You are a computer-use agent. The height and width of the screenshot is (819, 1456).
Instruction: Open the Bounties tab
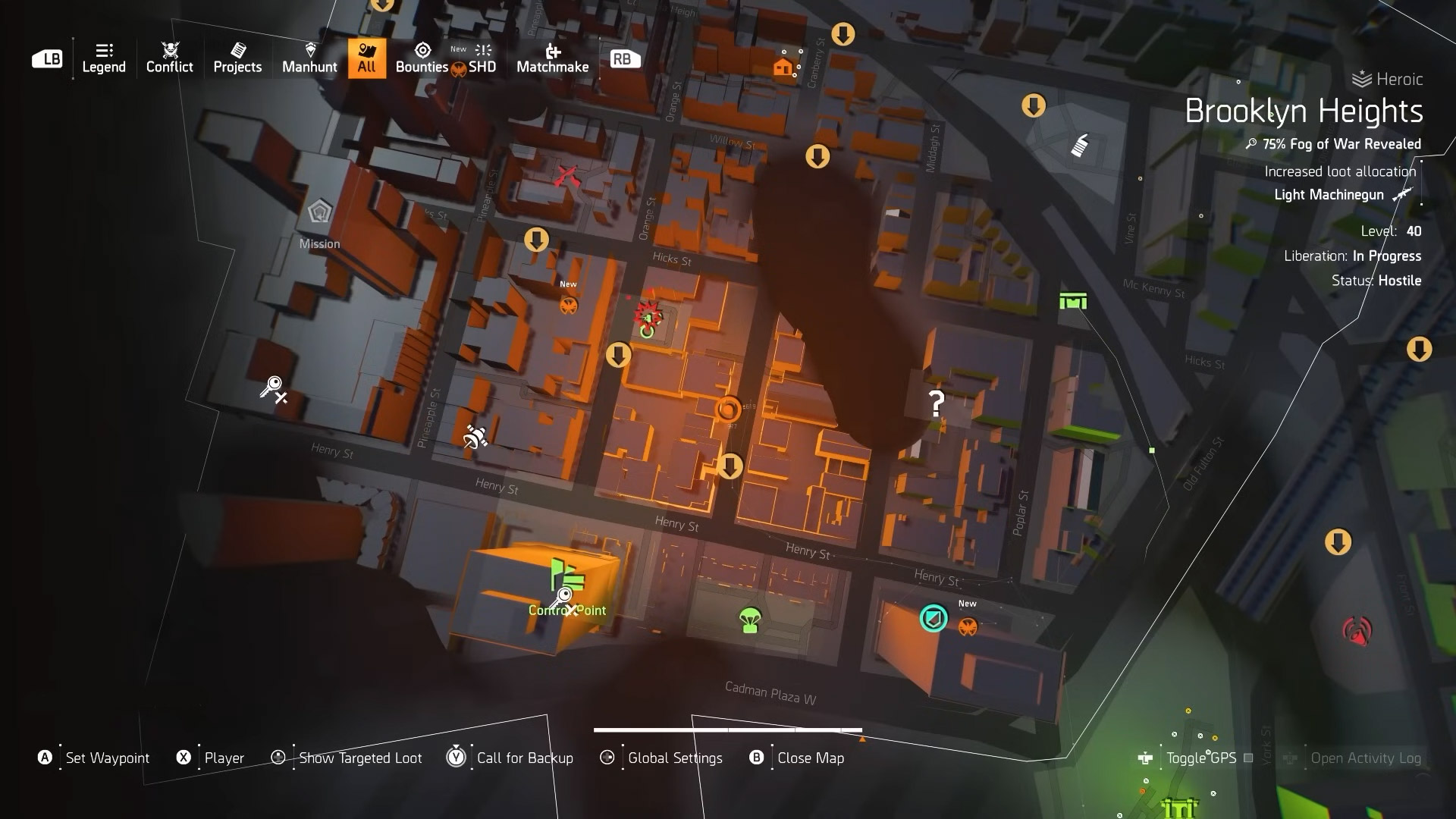click(x=422, y=58)
